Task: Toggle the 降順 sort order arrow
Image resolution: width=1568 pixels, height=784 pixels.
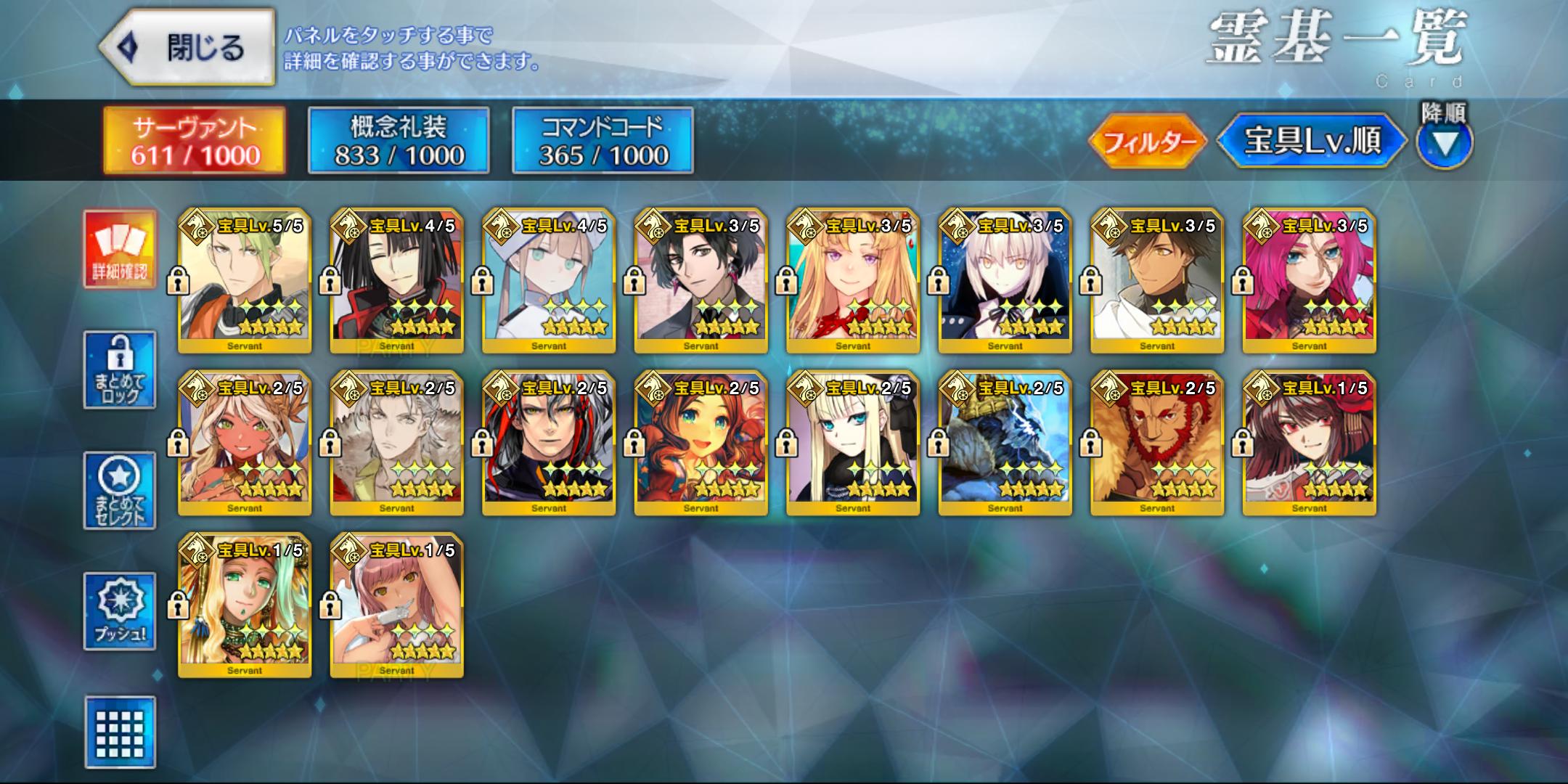Action: click(1444, 144)
